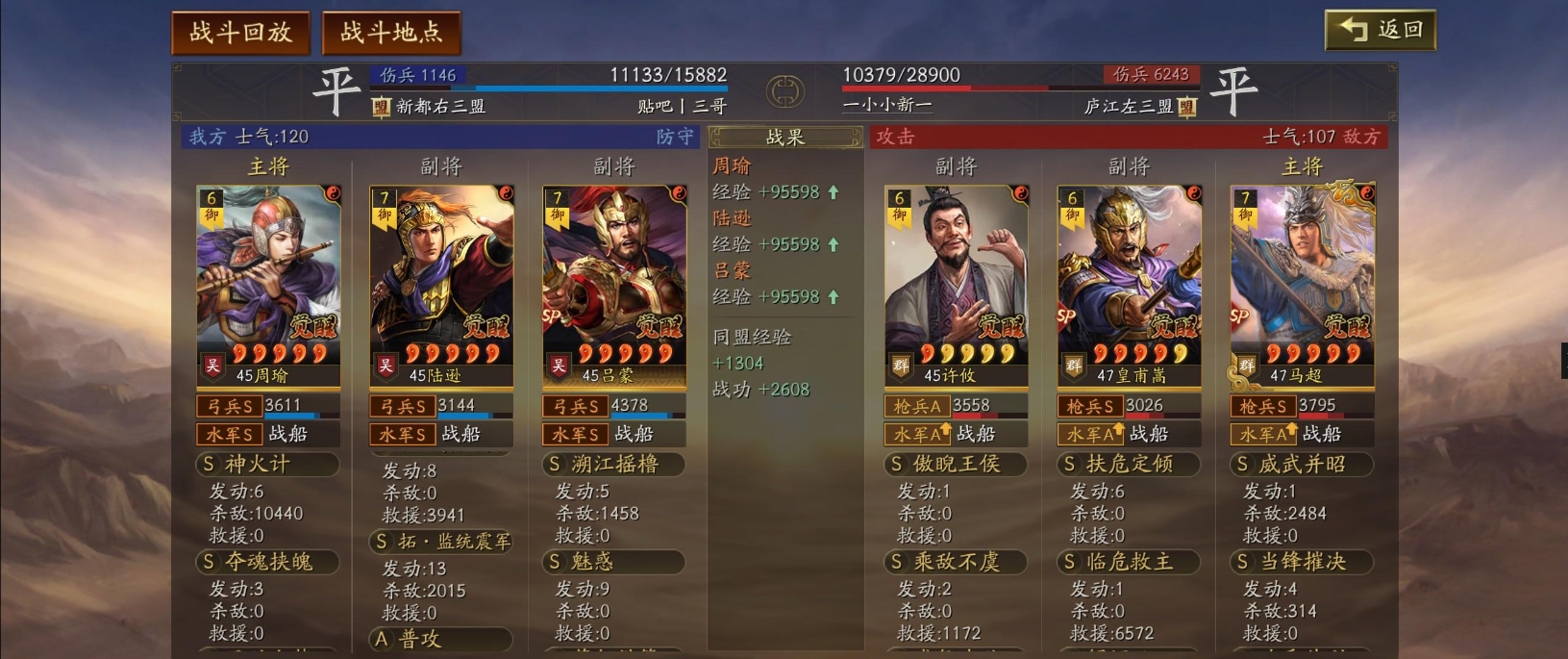Open the 威武并昭 skill details
The width and height of the screenshot is (1568, 659).
tap(1303, 465)
